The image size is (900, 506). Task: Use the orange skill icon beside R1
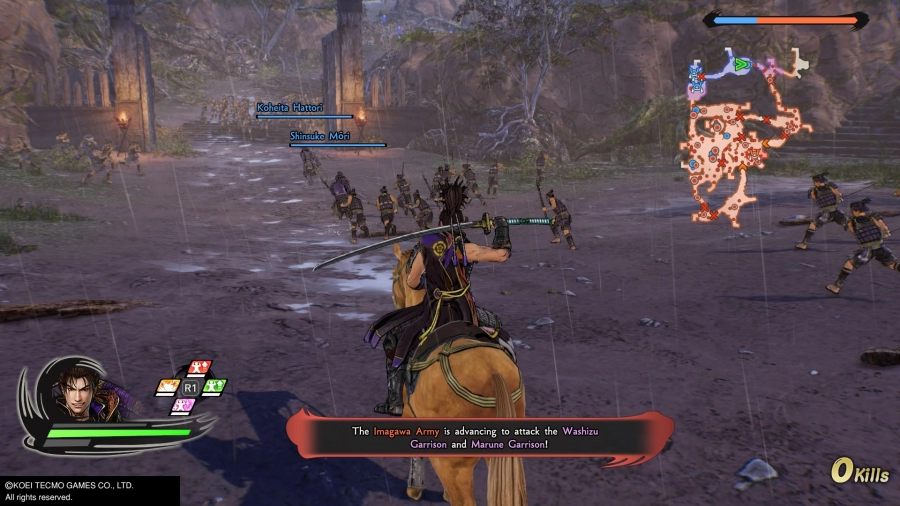(168, 386)
